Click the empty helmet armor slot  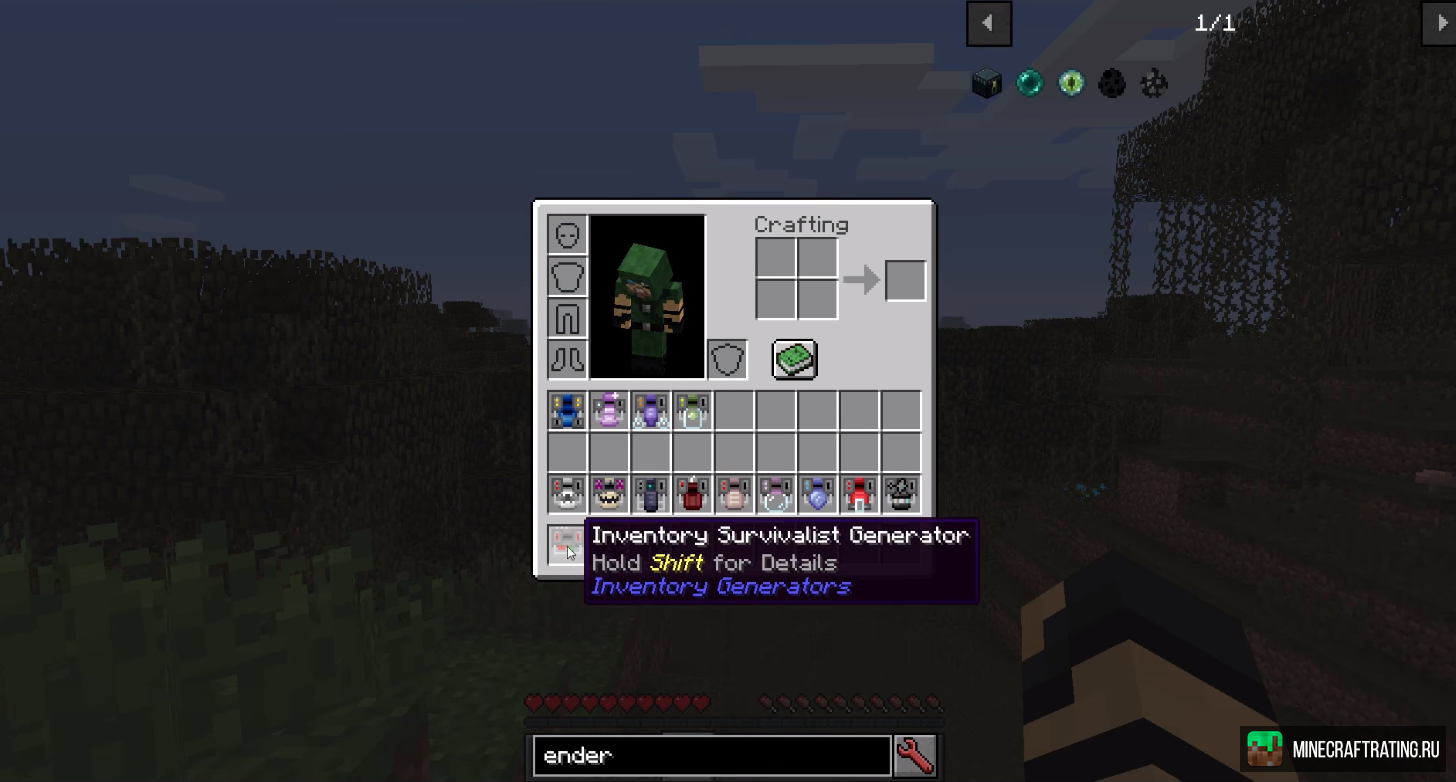tap(567, 233)
